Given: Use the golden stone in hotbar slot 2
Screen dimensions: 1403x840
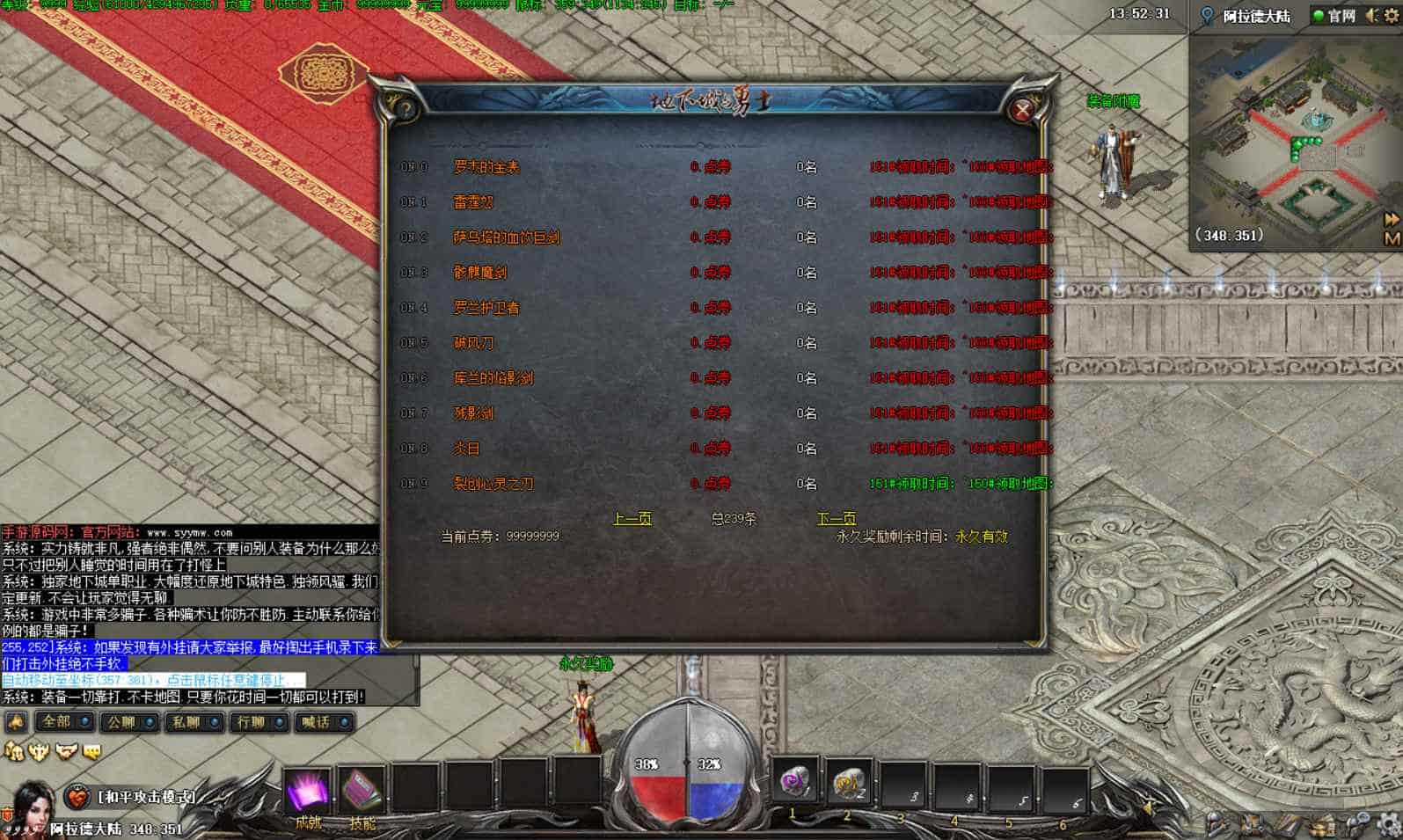Looking at the screenshot, I should [849, 782].
